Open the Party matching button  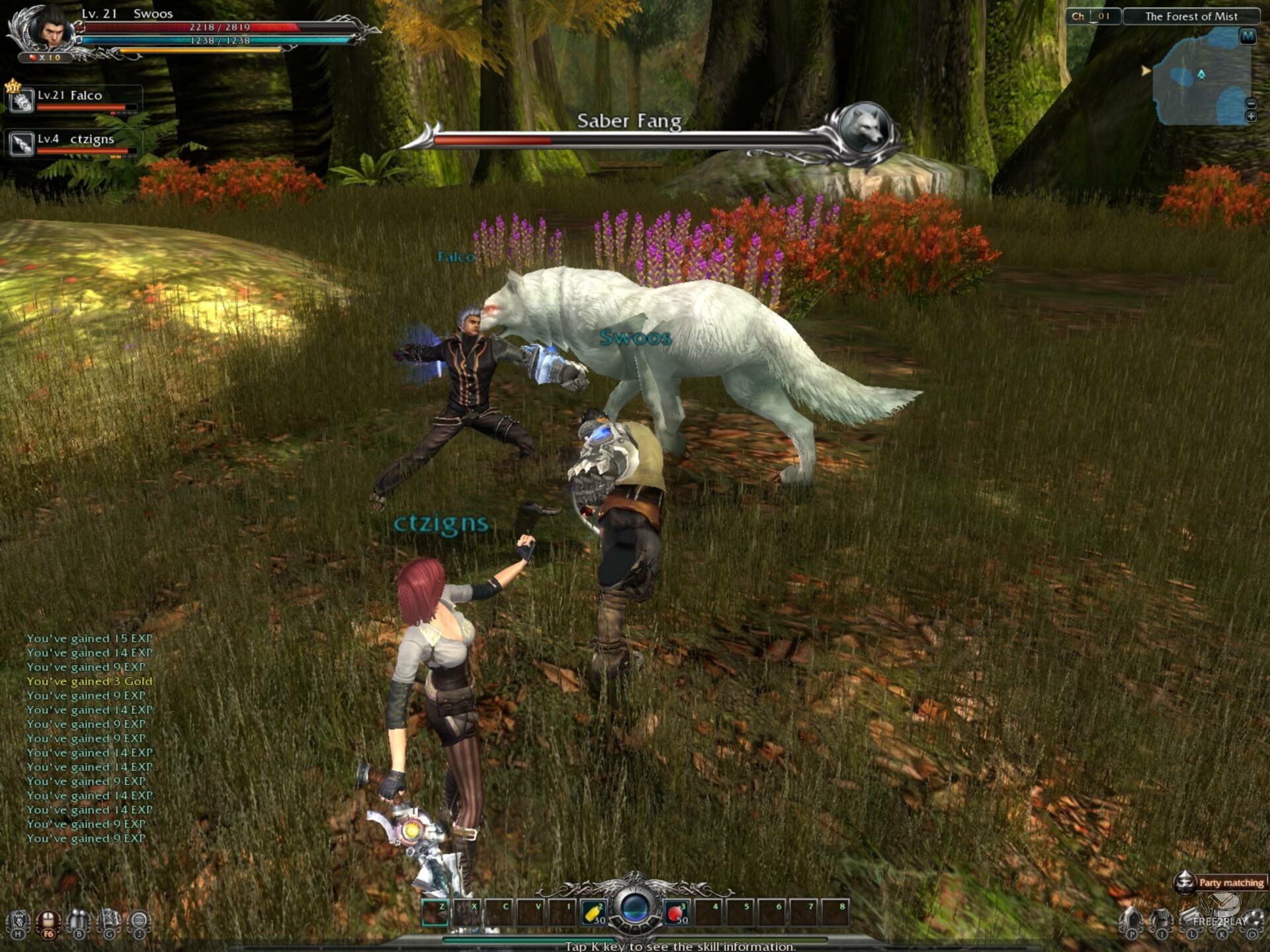tap(1220, 882)
